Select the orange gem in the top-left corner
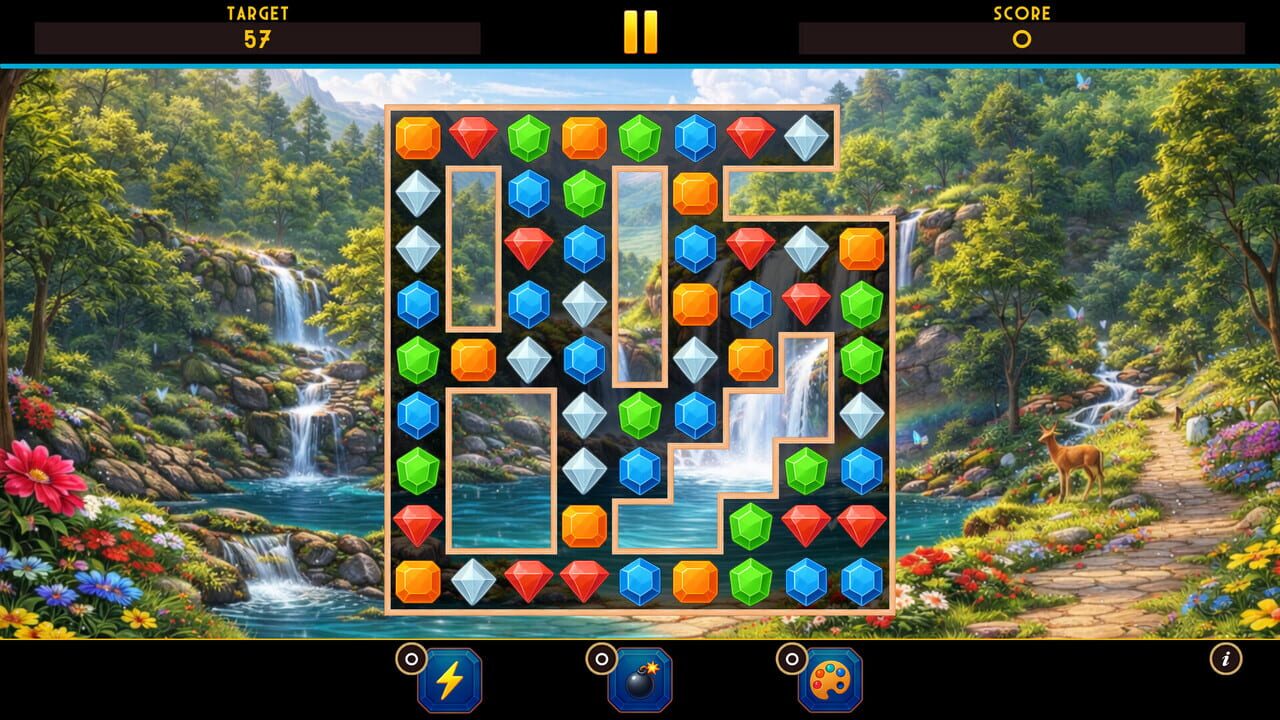 click(x=418, y=135)
